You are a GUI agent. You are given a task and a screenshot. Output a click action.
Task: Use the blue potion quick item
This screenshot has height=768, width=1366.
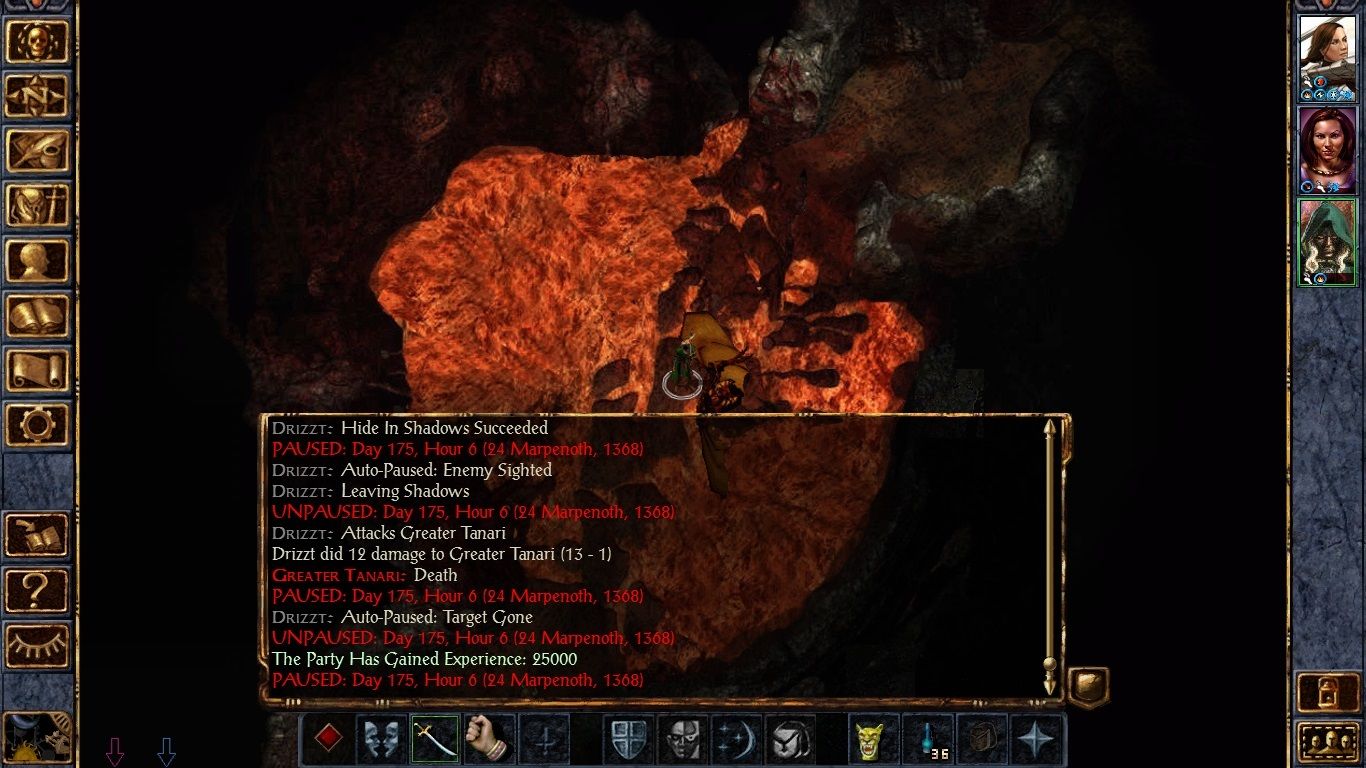coord(929,740)
